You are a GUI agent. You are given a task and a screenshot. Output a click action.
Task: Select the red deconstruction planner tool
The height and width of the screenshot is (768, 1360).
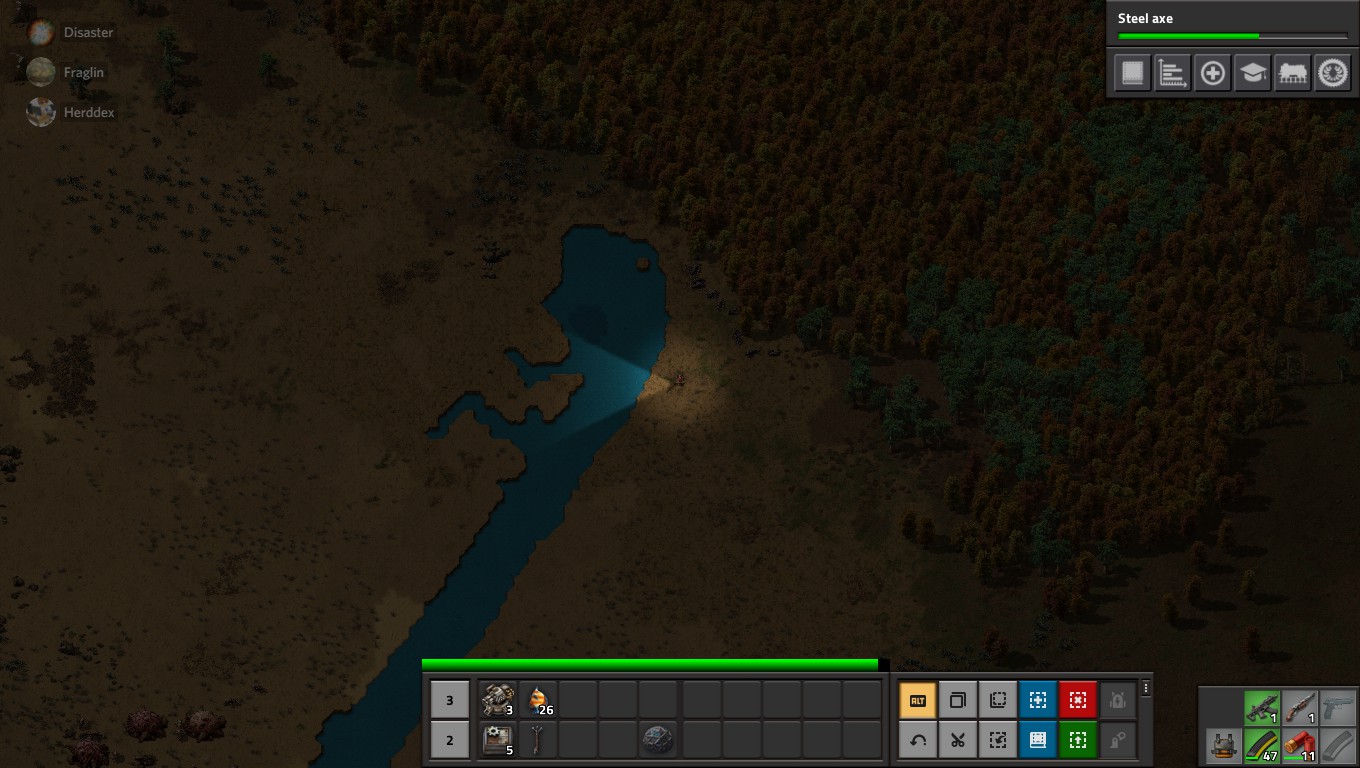click(x=1078, y=701)
